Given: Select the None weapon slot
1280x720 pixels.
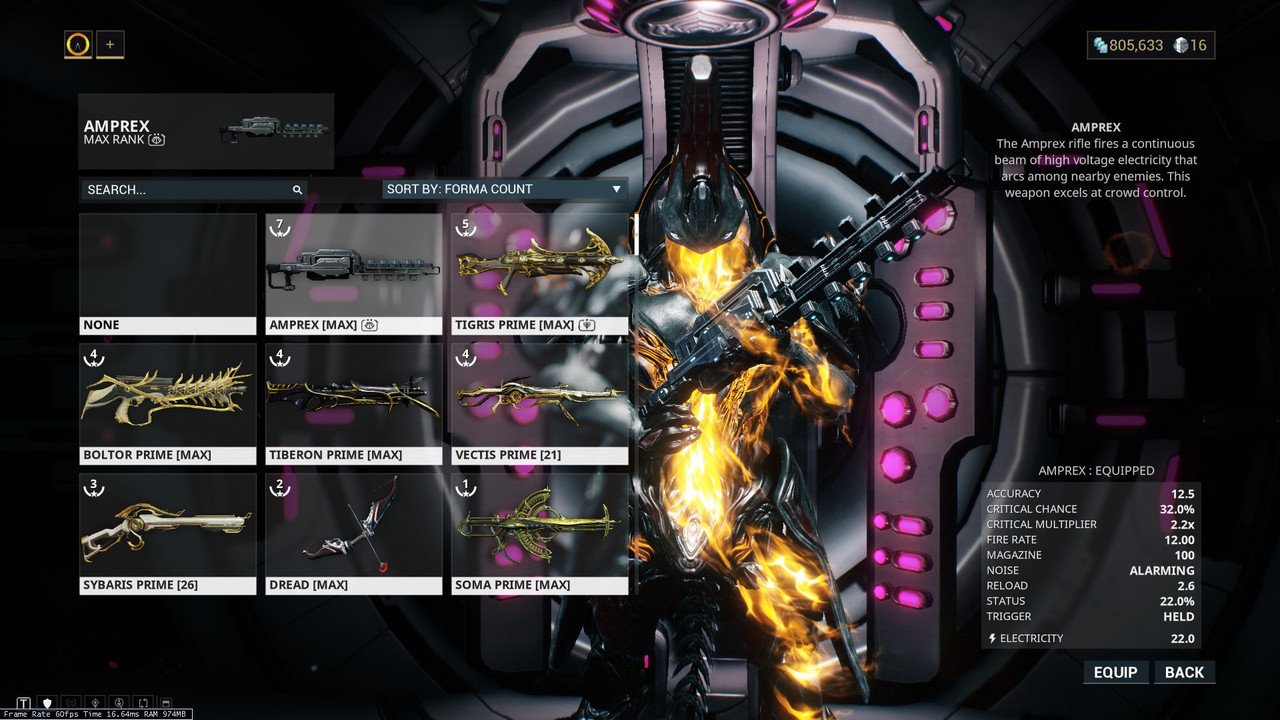Looking at the screenshot, I should (168, 273).
